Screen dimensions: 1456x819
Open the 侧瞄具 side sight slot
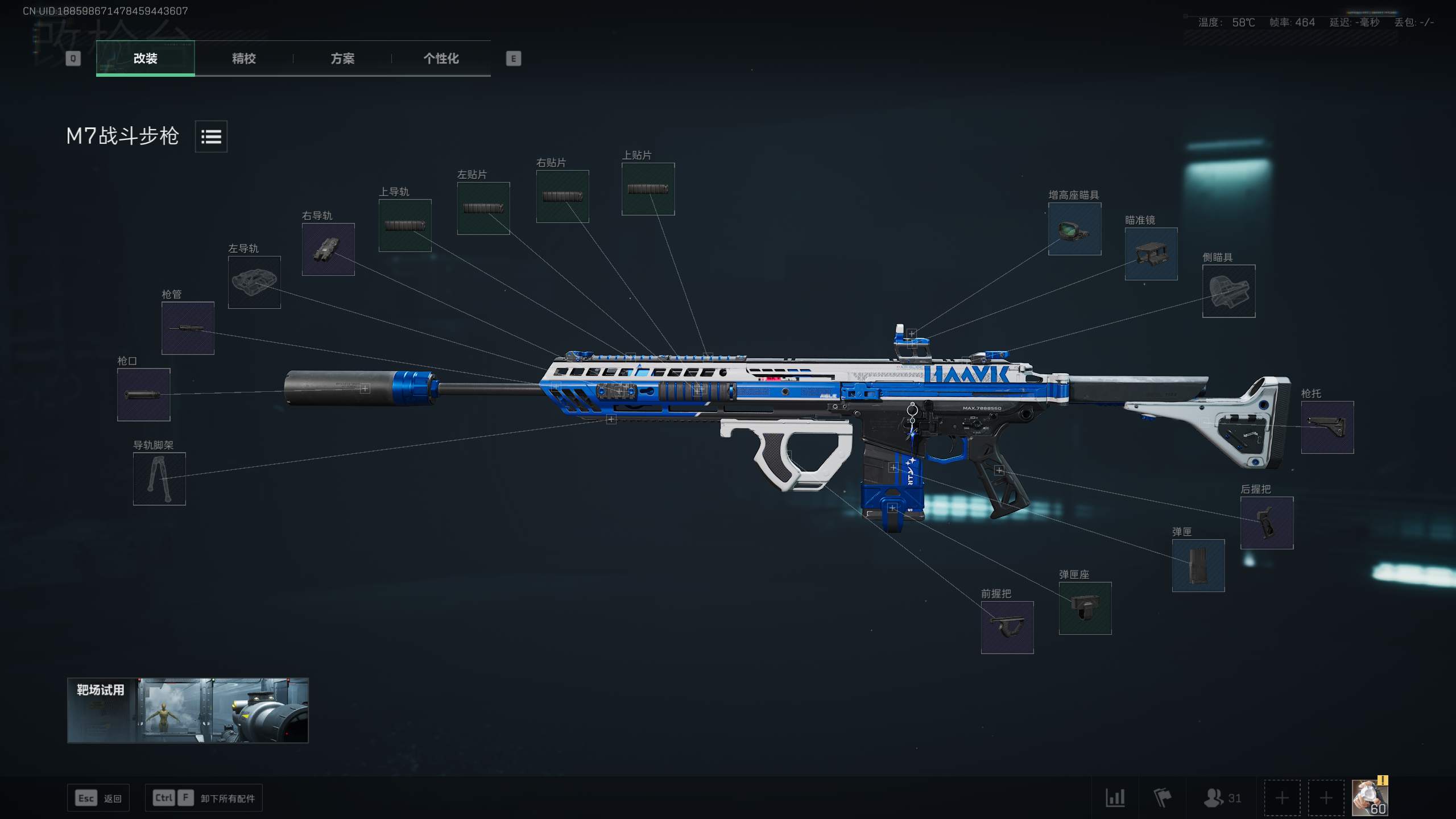(x=1228, y=291)
